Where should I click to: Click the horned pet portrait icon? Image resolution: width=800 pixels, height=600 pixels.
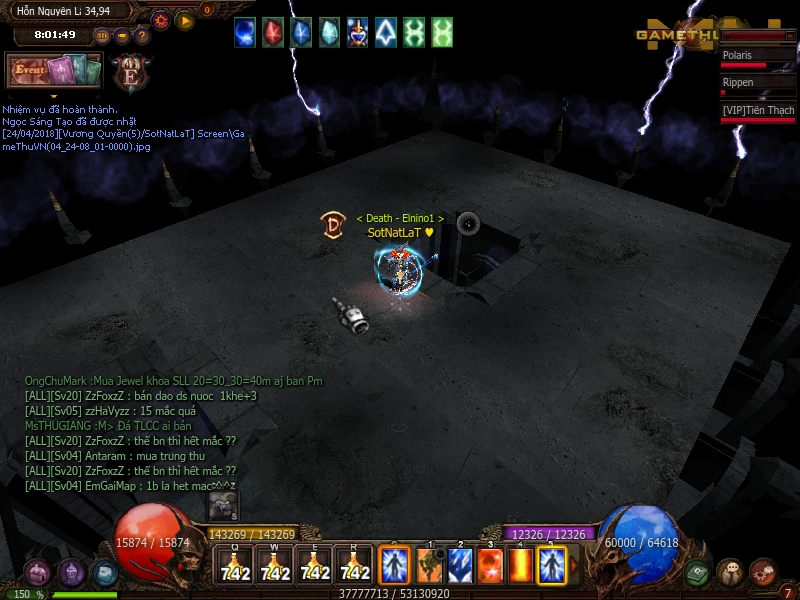pyautogui.click(x=223, y=505)
